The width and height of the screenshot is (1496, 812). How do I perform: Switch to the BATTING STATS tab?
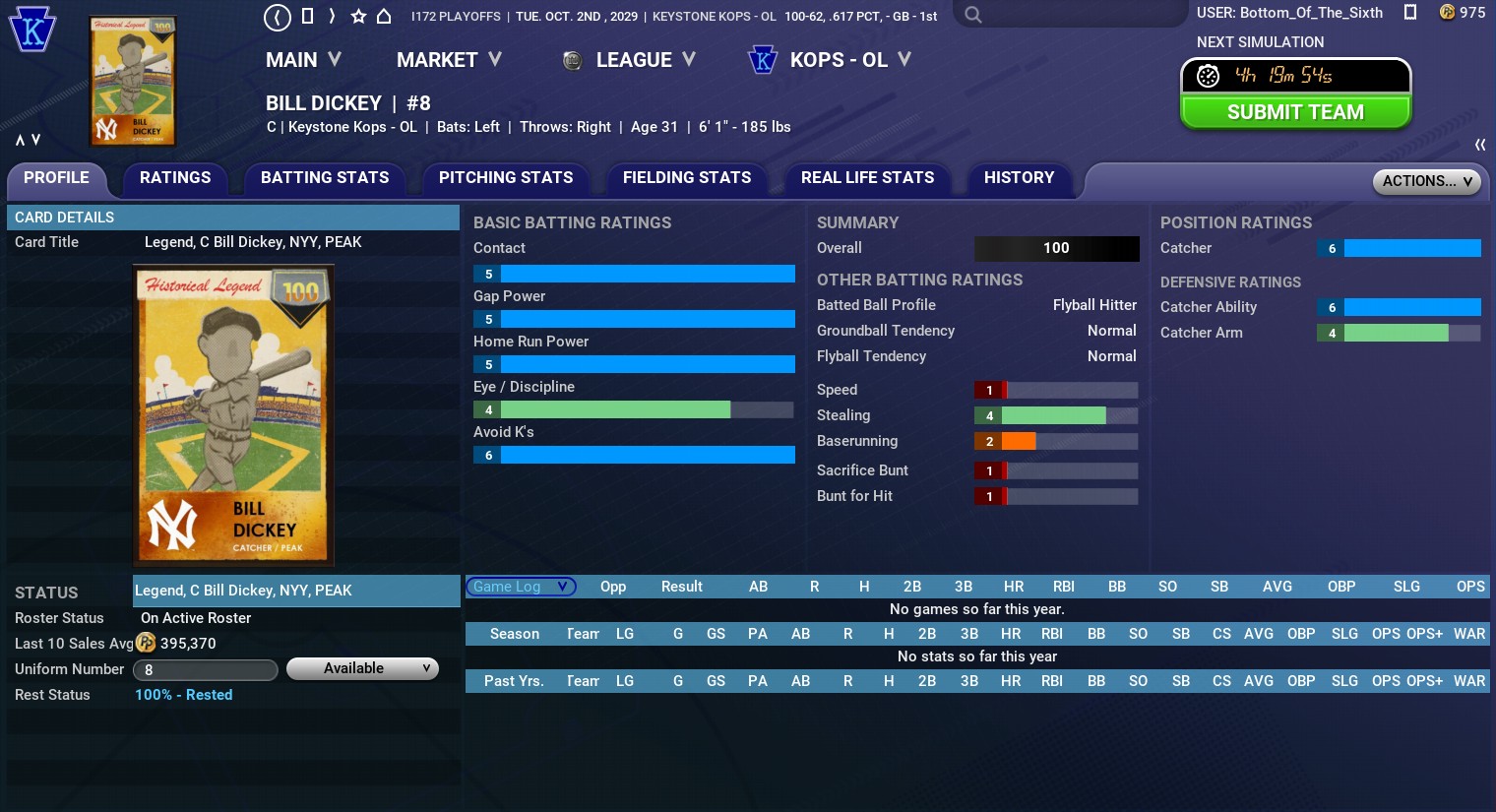coord(325,178)
